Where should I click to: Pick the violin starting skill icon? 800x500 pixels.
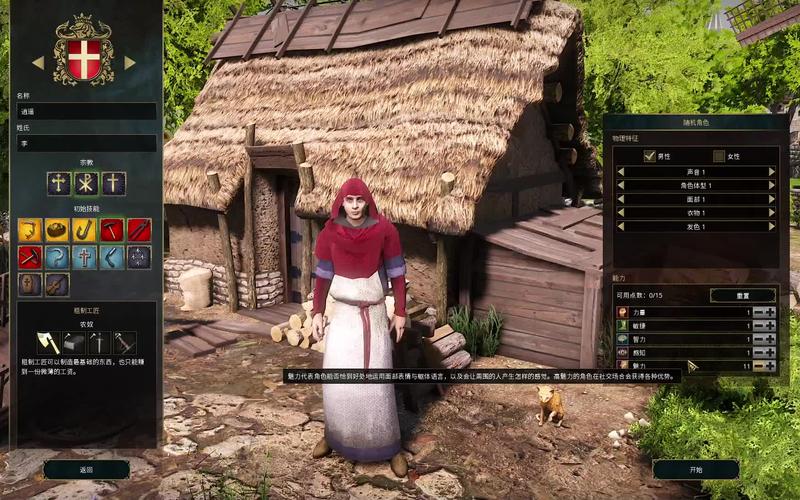58,284
